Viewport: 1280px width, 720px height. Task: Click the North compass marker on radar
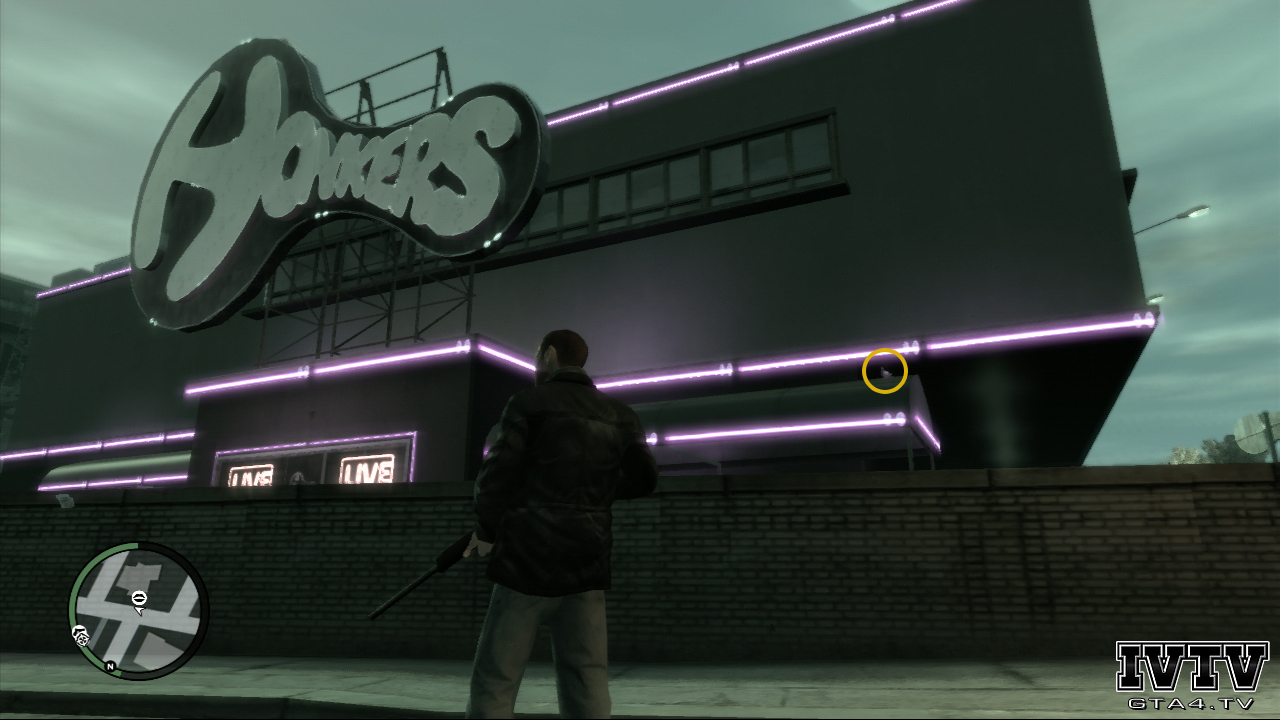[110, 666]
